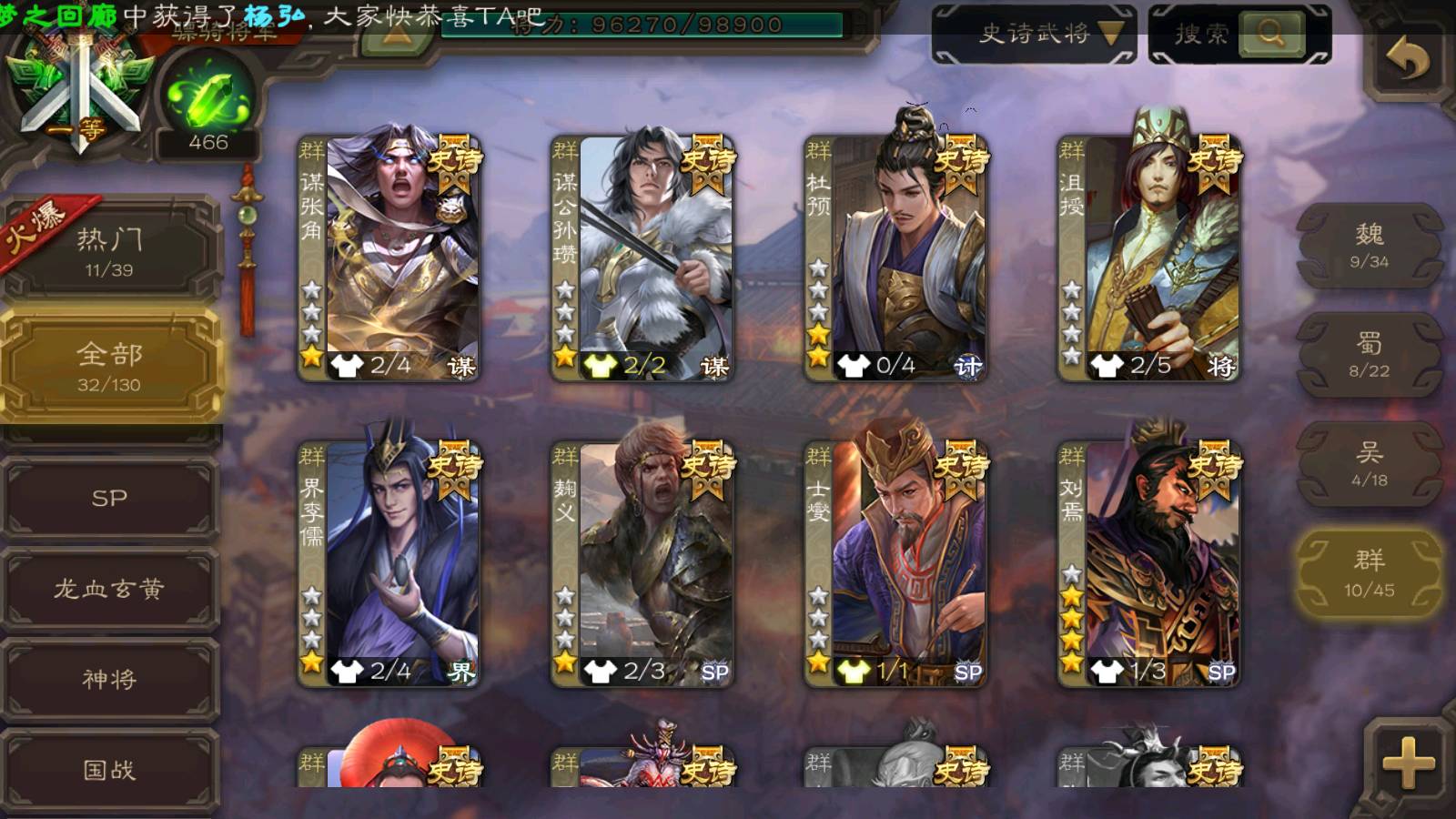This screenshot has height=819, width=1456.
Task: Filter by 蜀 faction
Action: [1369, 355]
